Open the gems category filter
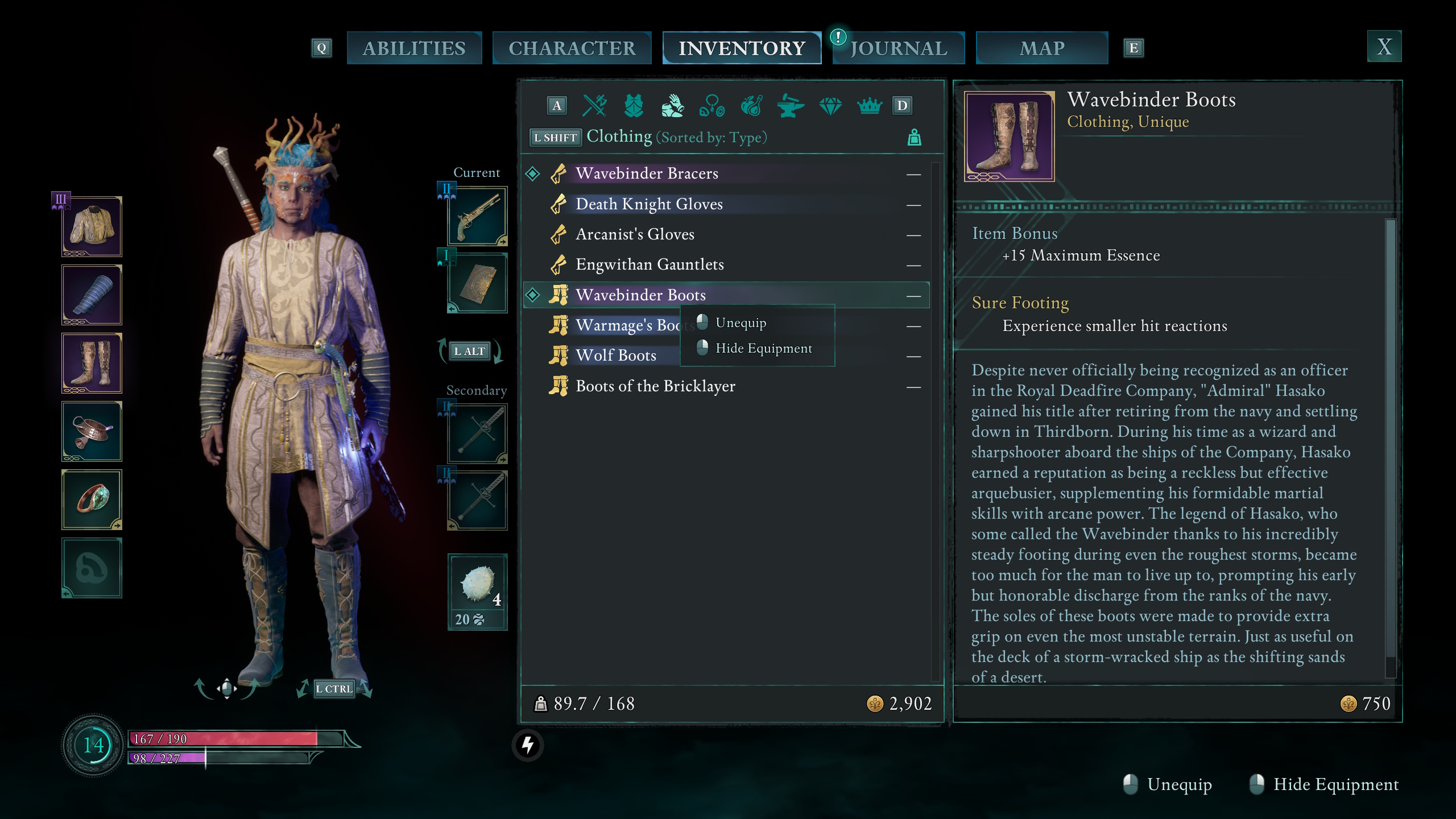Viewport: 1456px width, 819px height. (x=830, y=106)
